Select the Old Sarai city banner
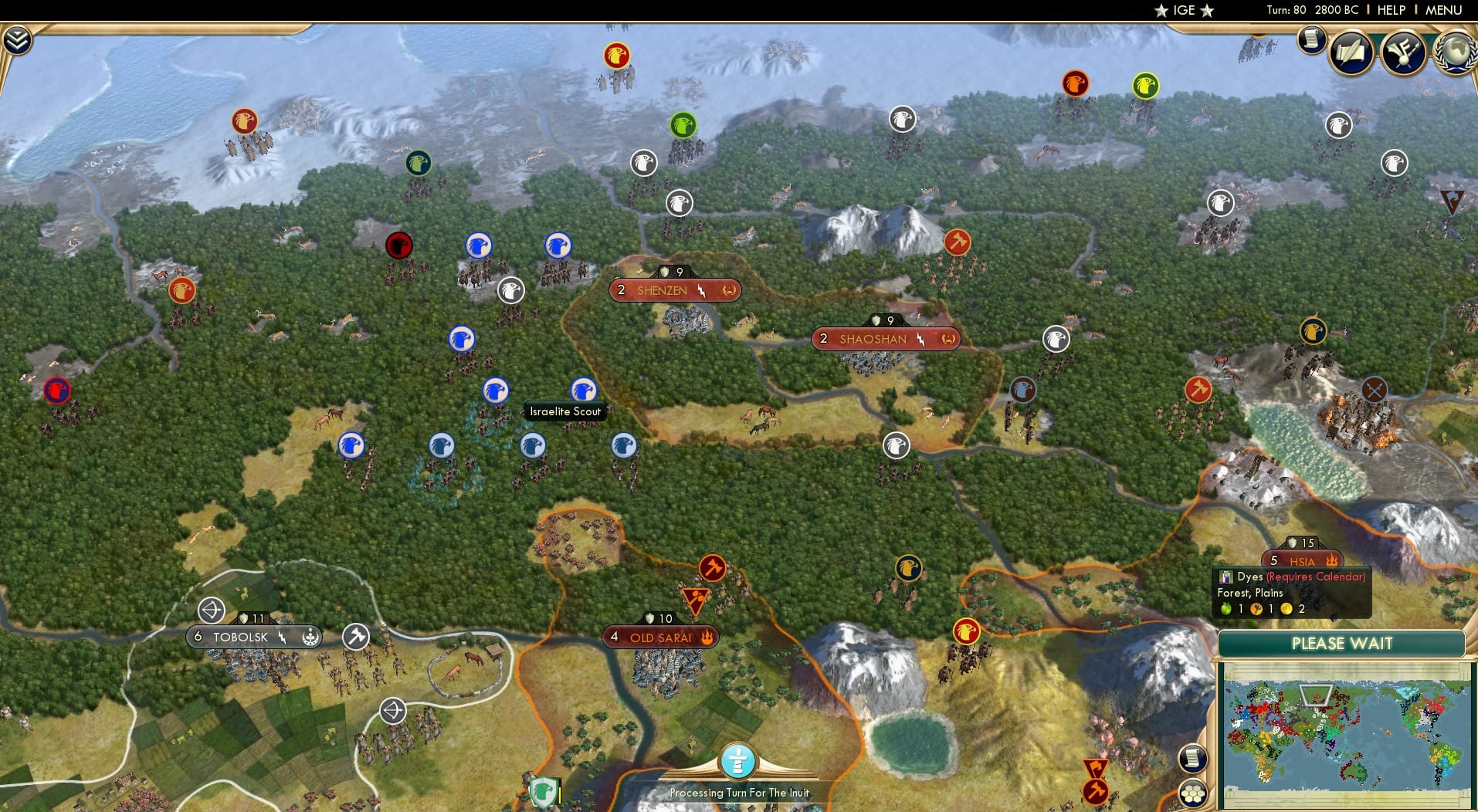 (x=660, y=636)
